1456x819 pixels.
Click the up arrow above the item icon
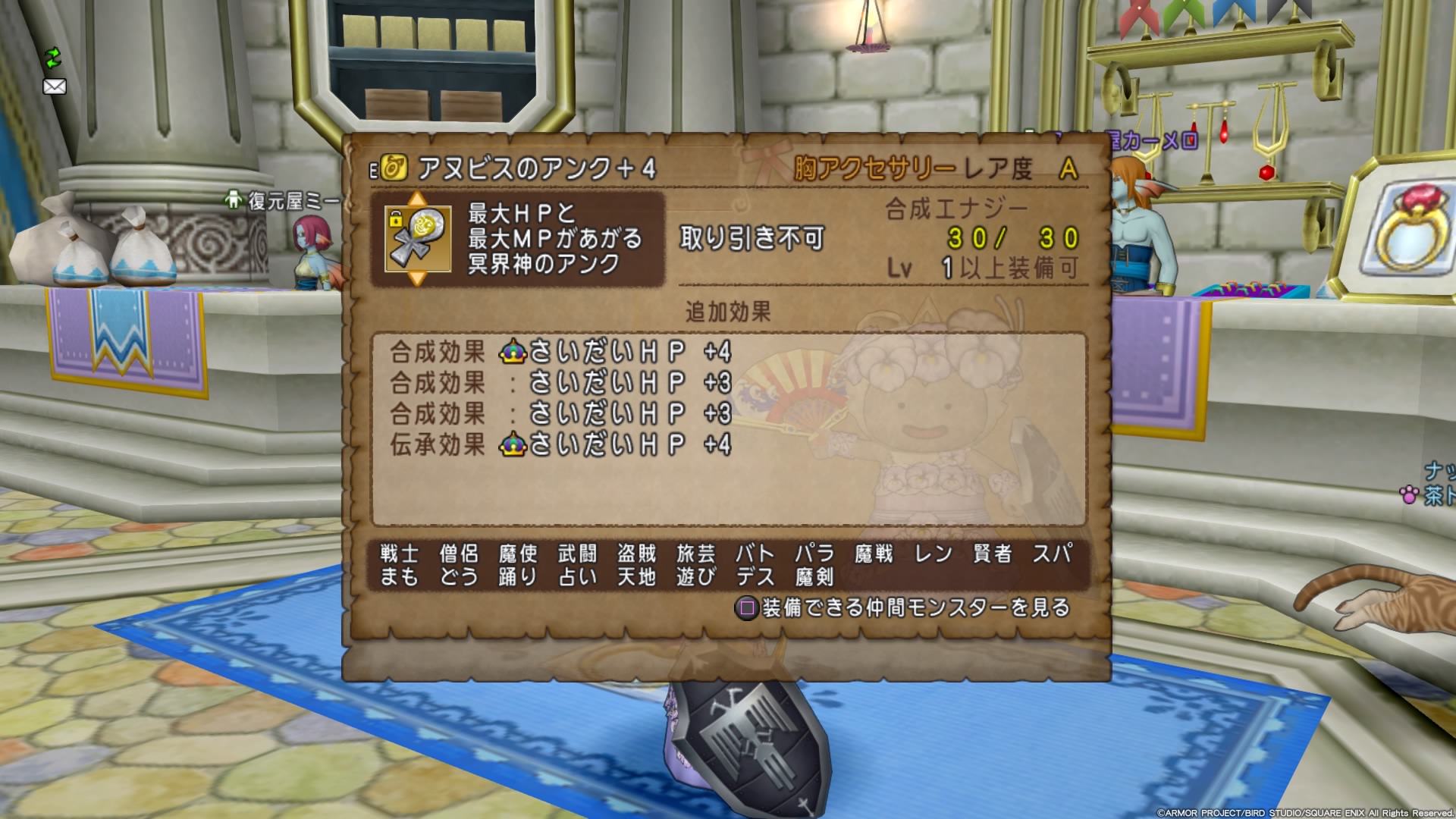click(417, 199)
